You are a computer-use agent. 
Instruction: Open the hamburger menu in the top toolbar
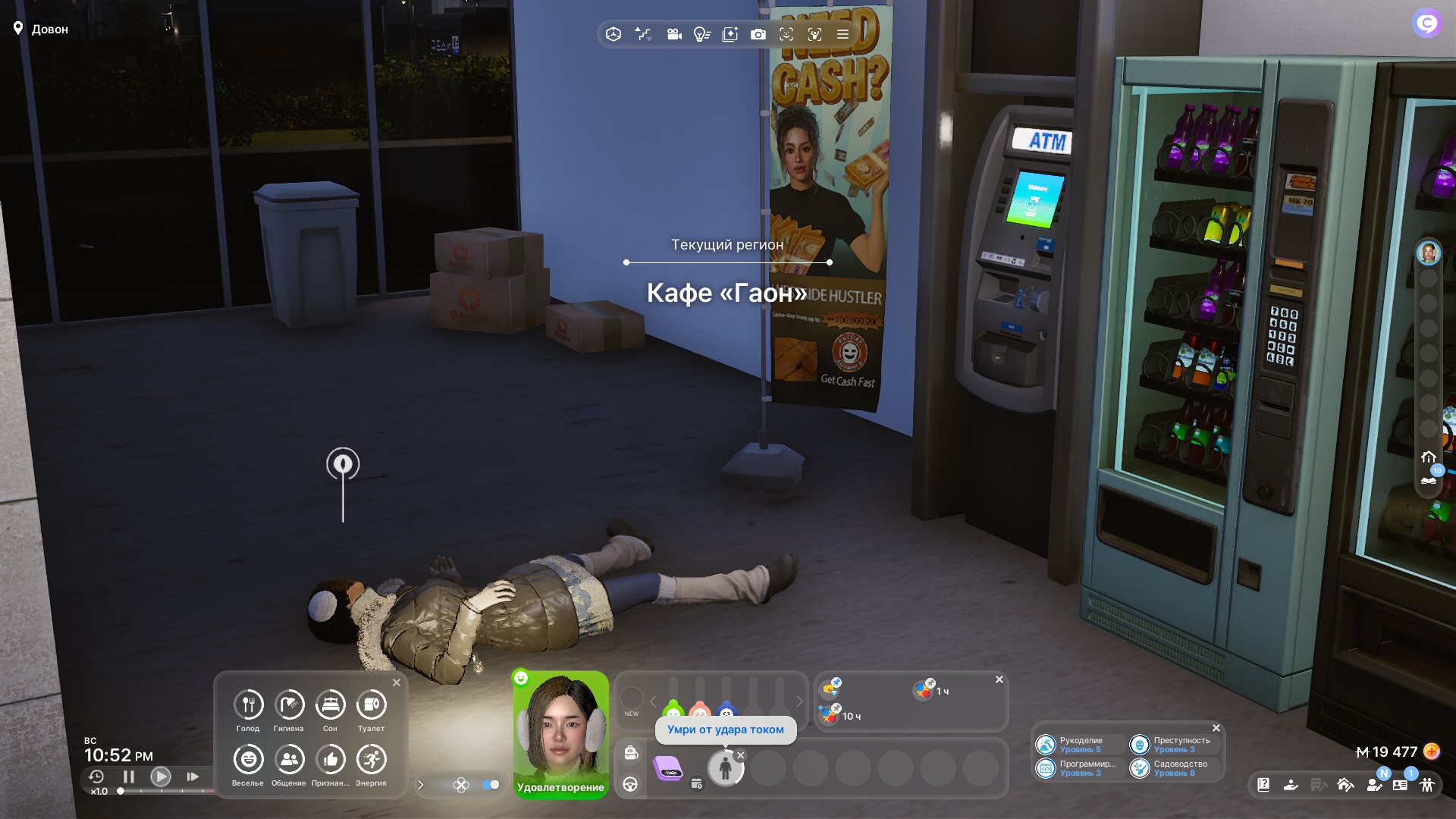coord(843,34)
